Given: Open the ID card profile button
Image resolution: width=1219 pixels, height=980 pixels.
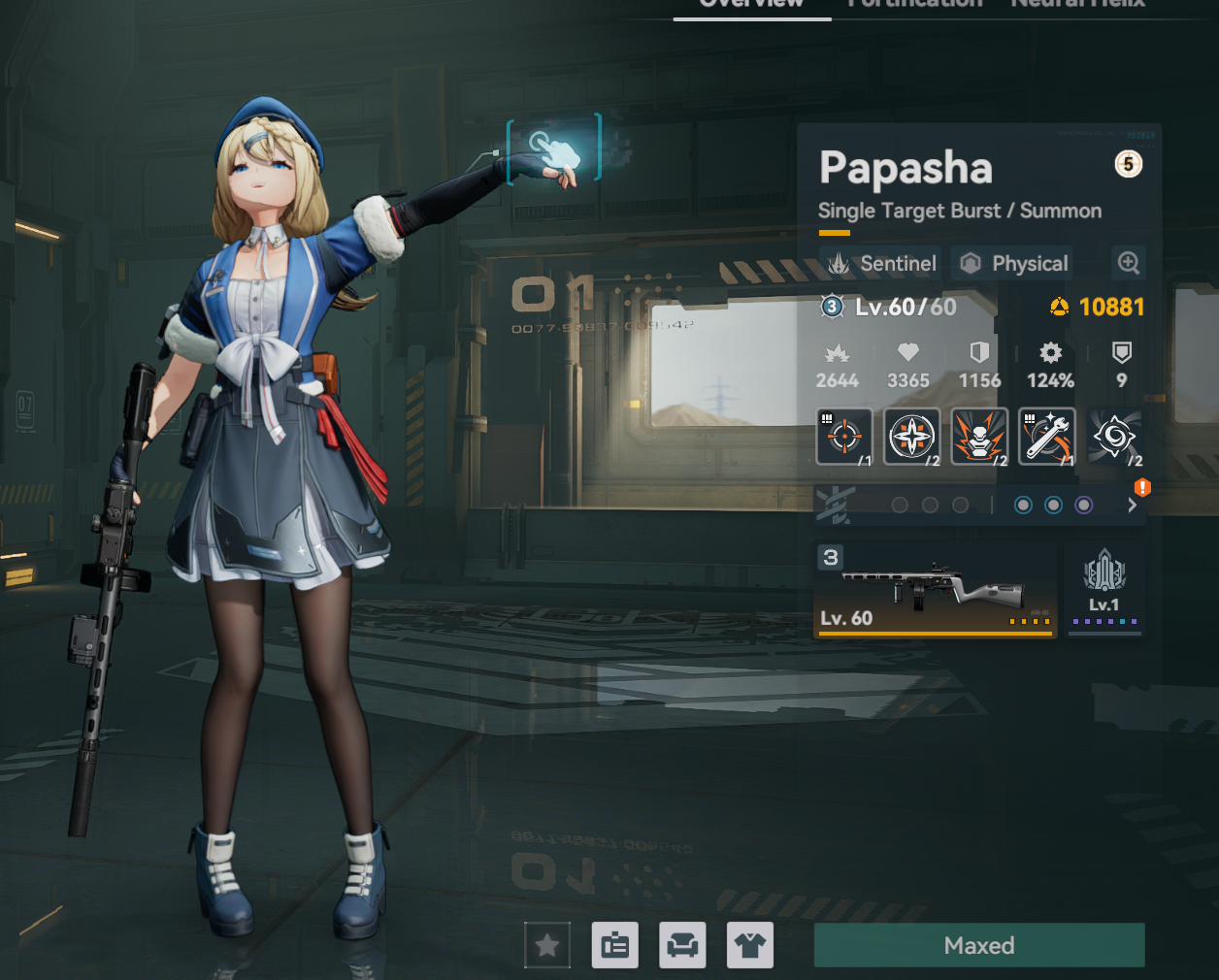Looking at the screenshot, I should tap(615, 945).
